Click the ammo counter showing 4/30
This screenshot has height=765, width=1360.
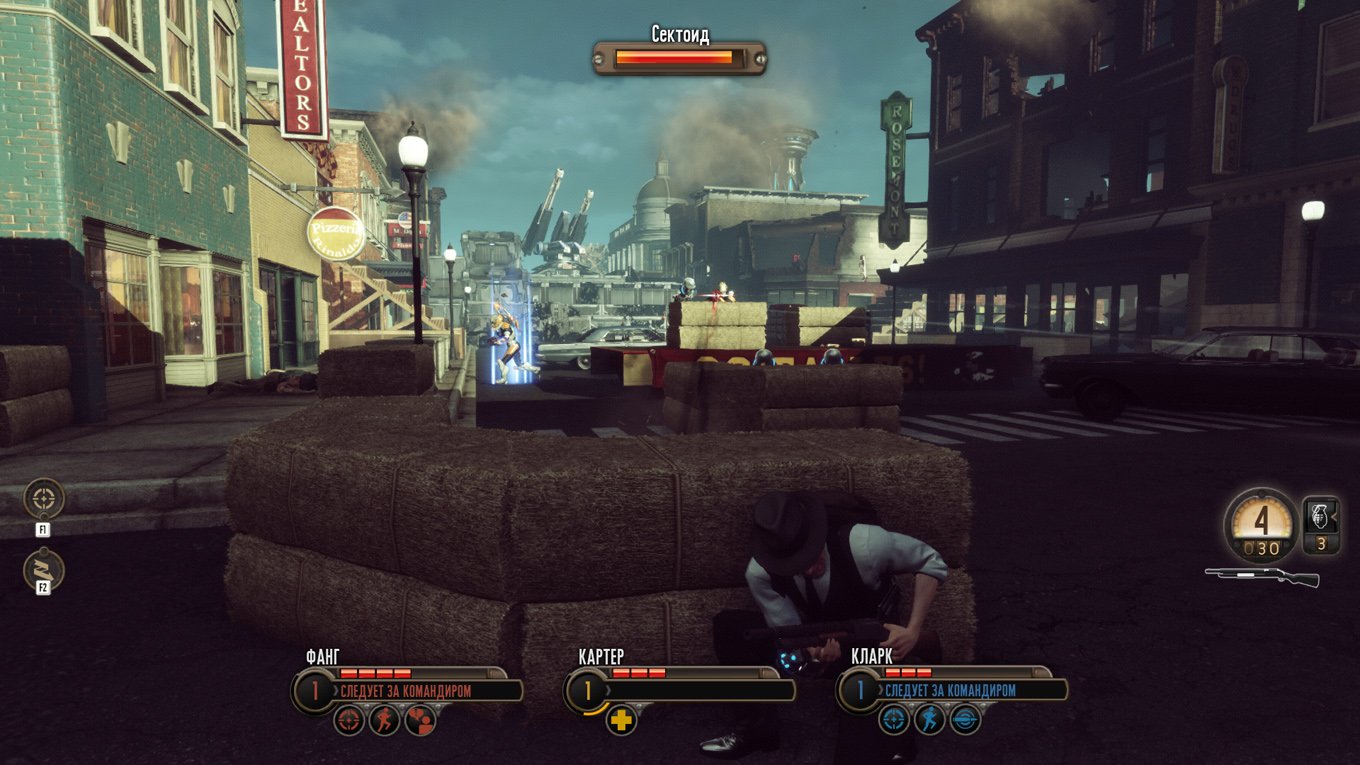click(1260, 525)
